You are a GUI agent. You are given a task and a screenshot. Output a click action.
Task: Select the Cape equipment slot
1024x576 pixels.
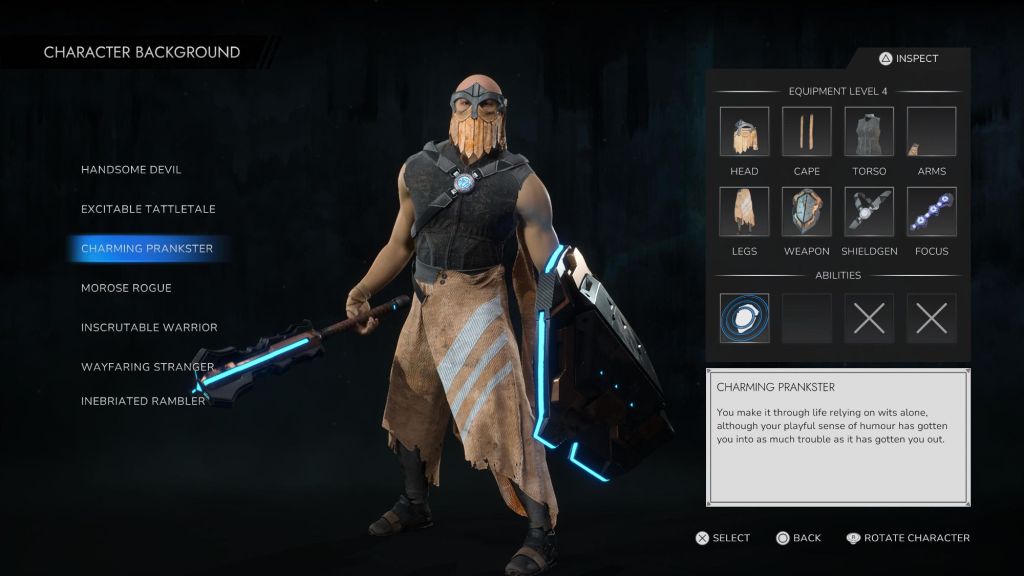(x=807, y=132)
